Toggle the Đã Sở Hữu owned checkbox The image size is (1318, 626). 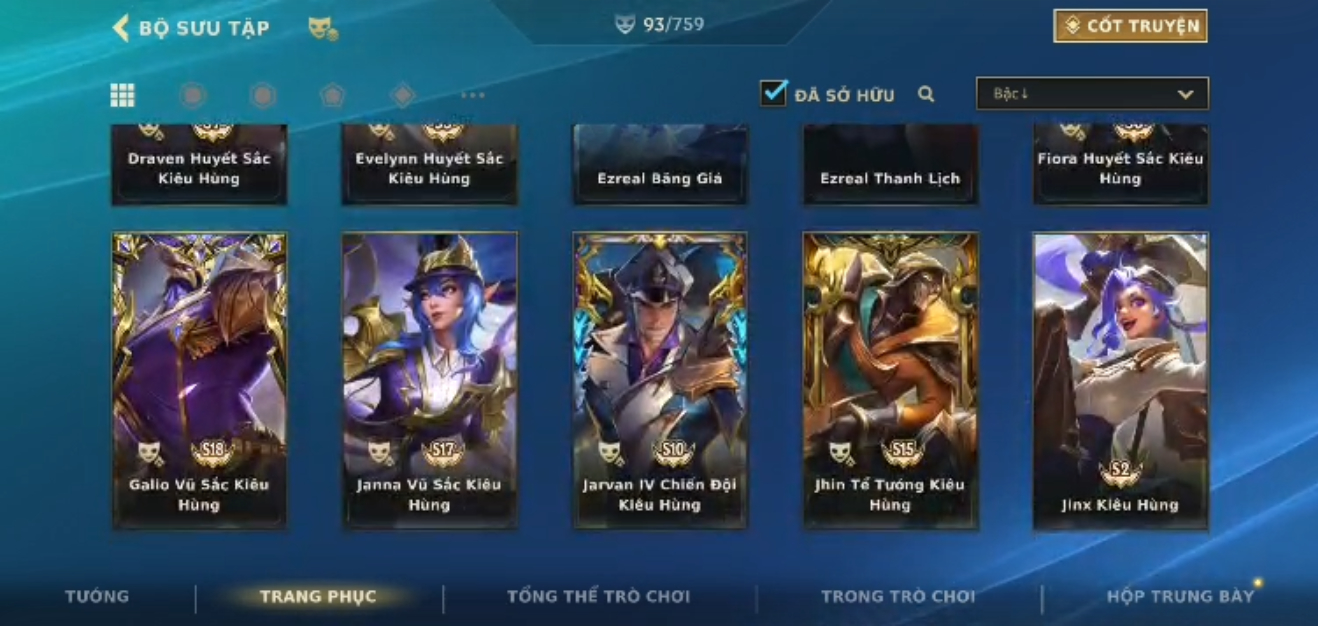tap(773, 94)
